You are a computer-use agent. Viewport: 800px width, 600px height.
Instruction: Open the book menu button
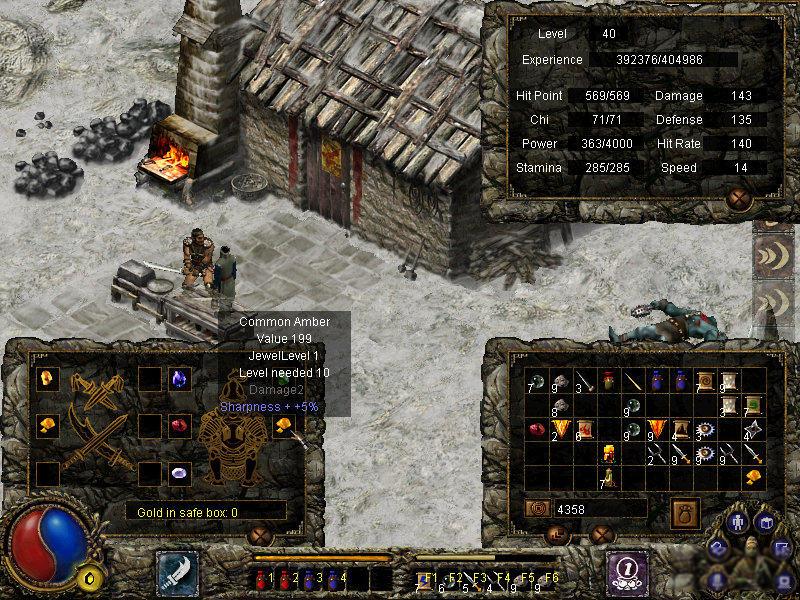tap(765, 523)
